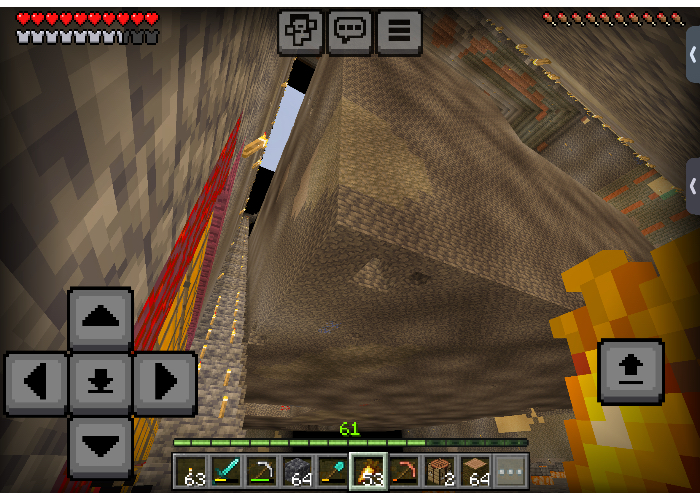Tap the d-pad left arrow to strafe
Viewport: 700px width, 500px height.
pos(37,383)
